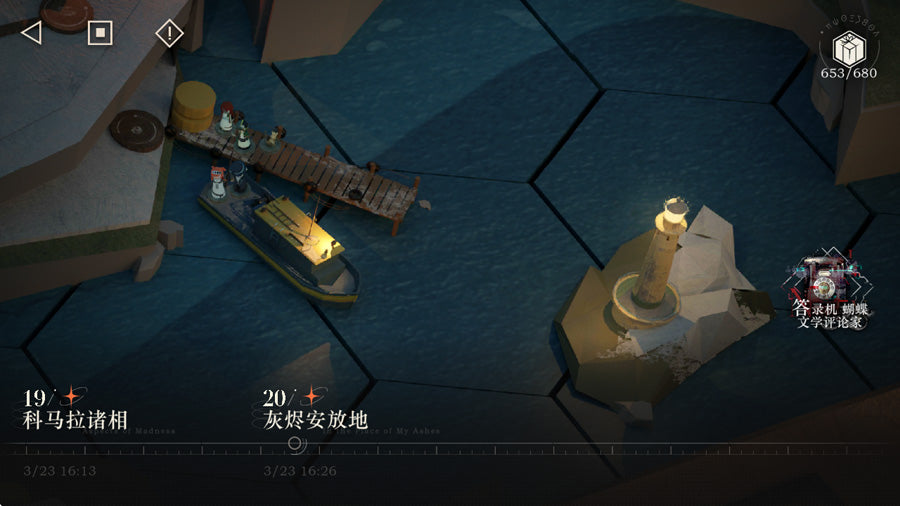Open the diamond exclamation alert icon
The image size is (900, 506).
click(x=169, y=33)
